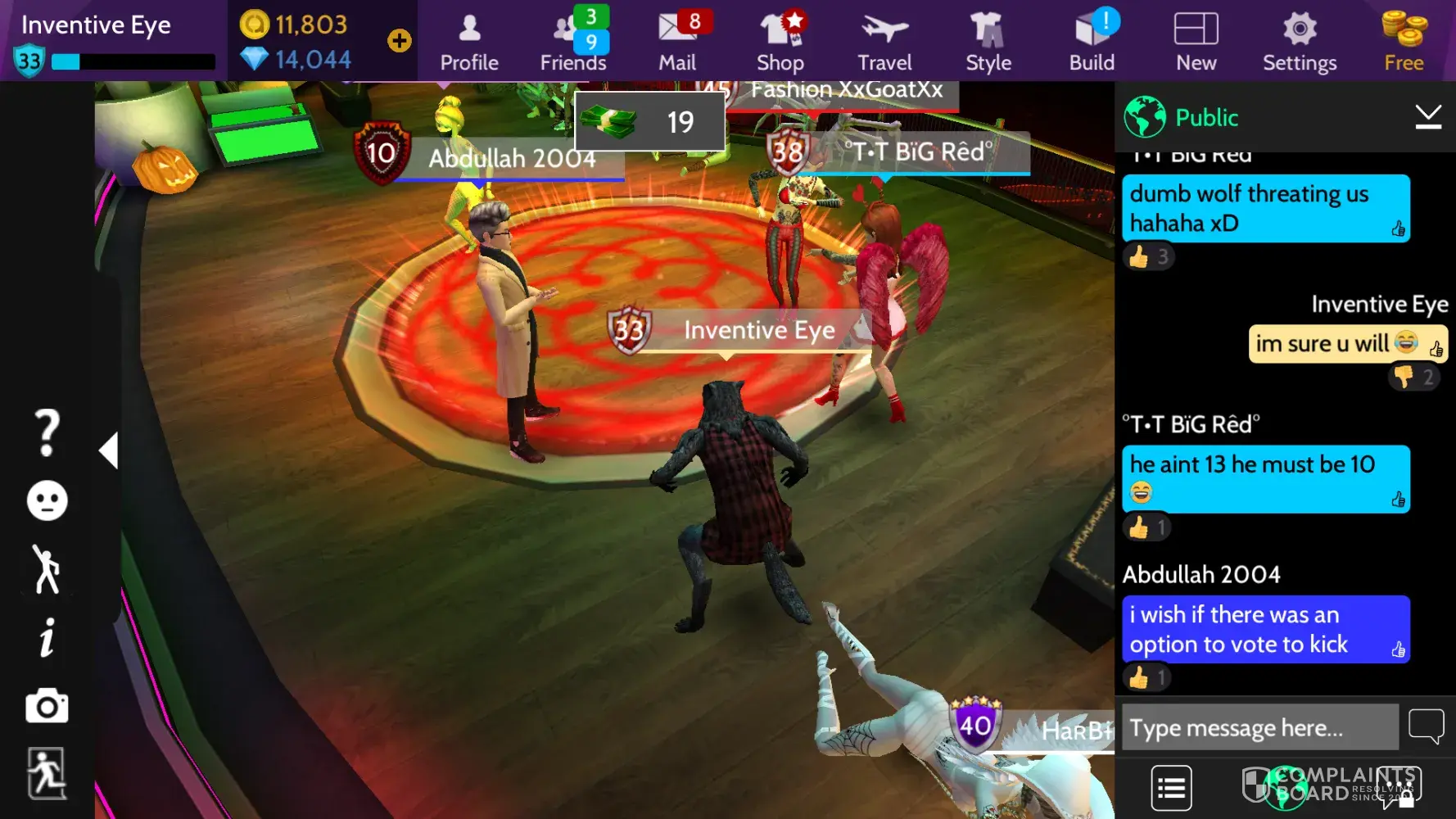Check the Mail inbox
Screen dimensions: 1456x819
point(677,41)
